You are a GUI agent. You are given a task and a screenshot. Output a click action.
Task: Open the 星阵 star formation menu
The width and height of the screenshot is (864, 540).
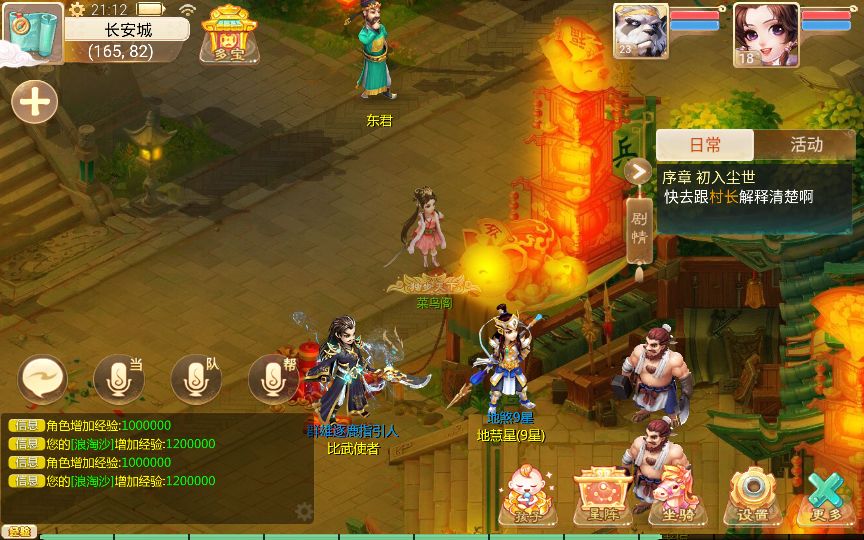click(x=602, y=495)
